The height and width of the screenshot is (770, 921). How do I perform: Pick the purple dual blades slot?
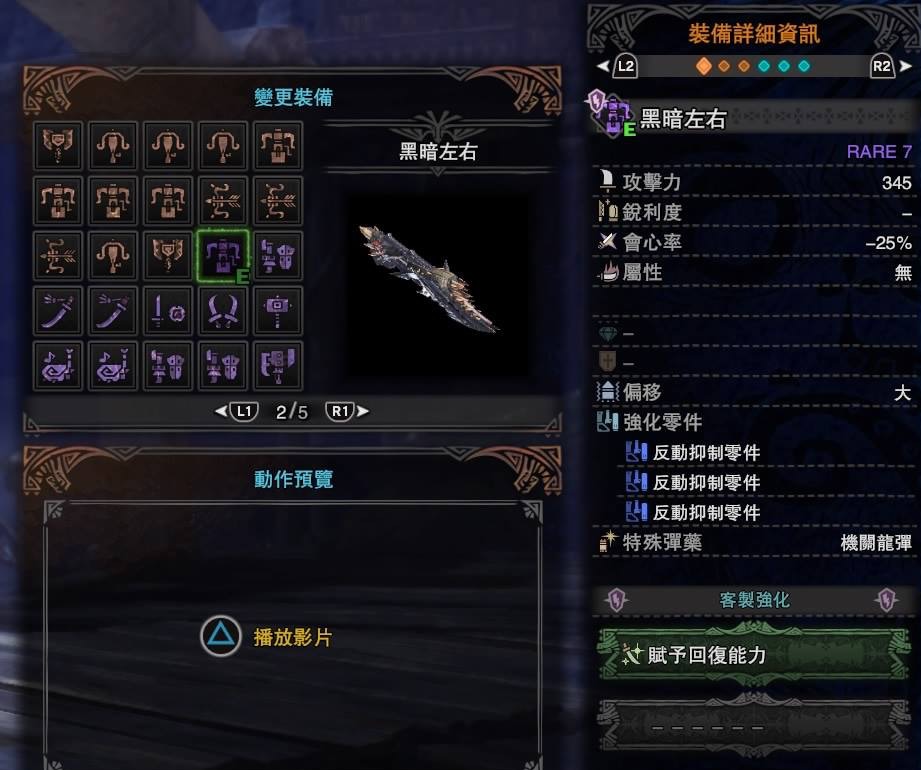[223, 310]
